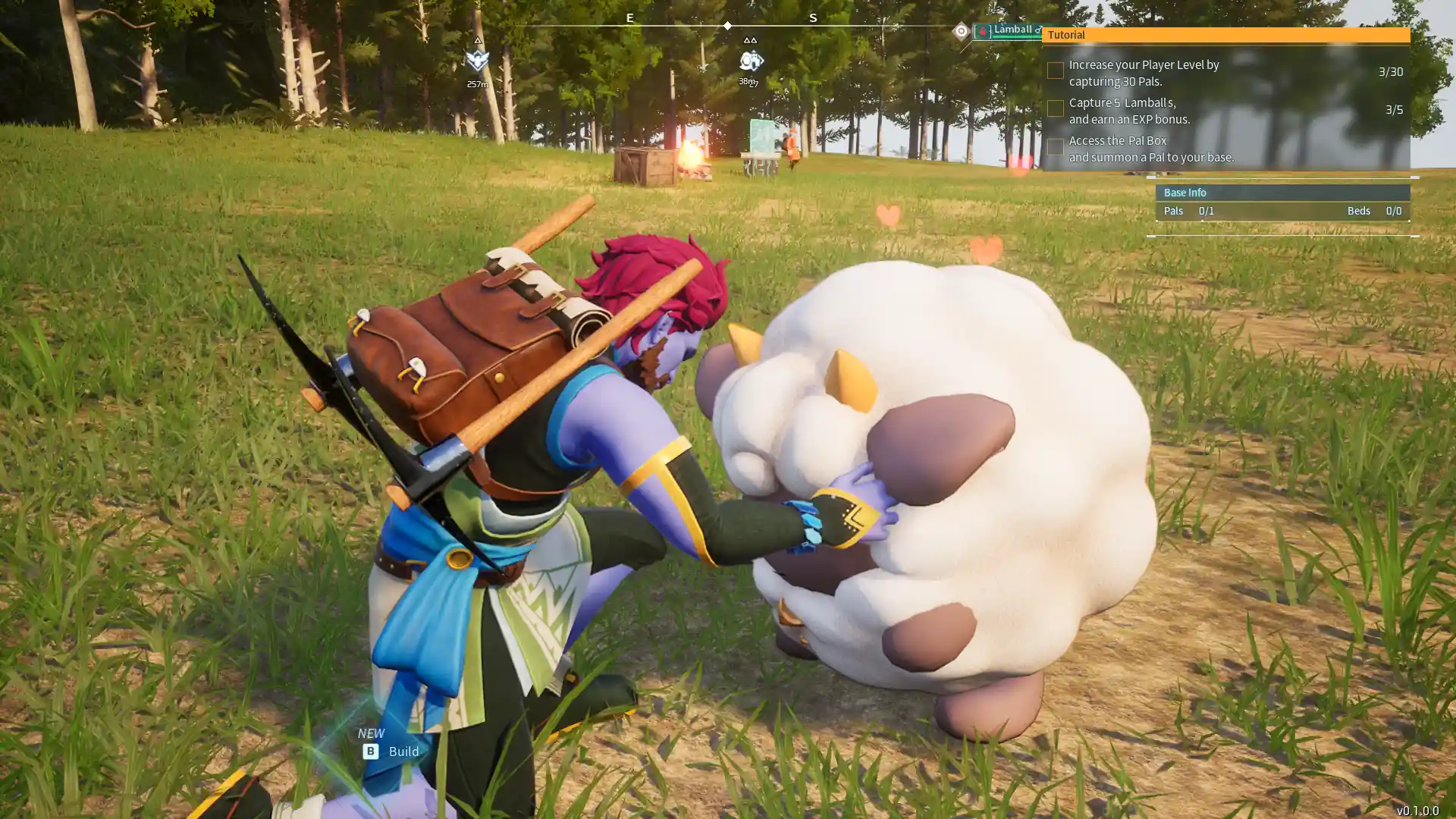Screen dimensions: 1456x819
Task: Tick the 'capturing 30 Pals' objective checkbox
Action: [x=1055, y=71]
